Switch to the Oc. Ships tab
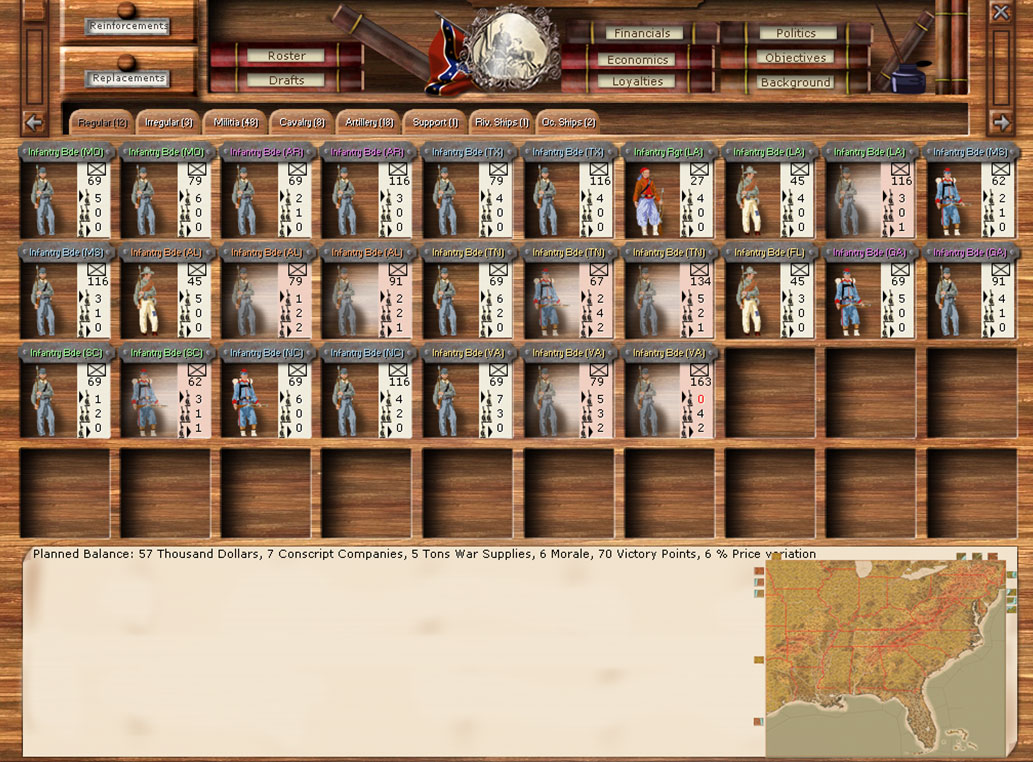The width and height of the screenshot is (1033, 762). click(568, 122)
